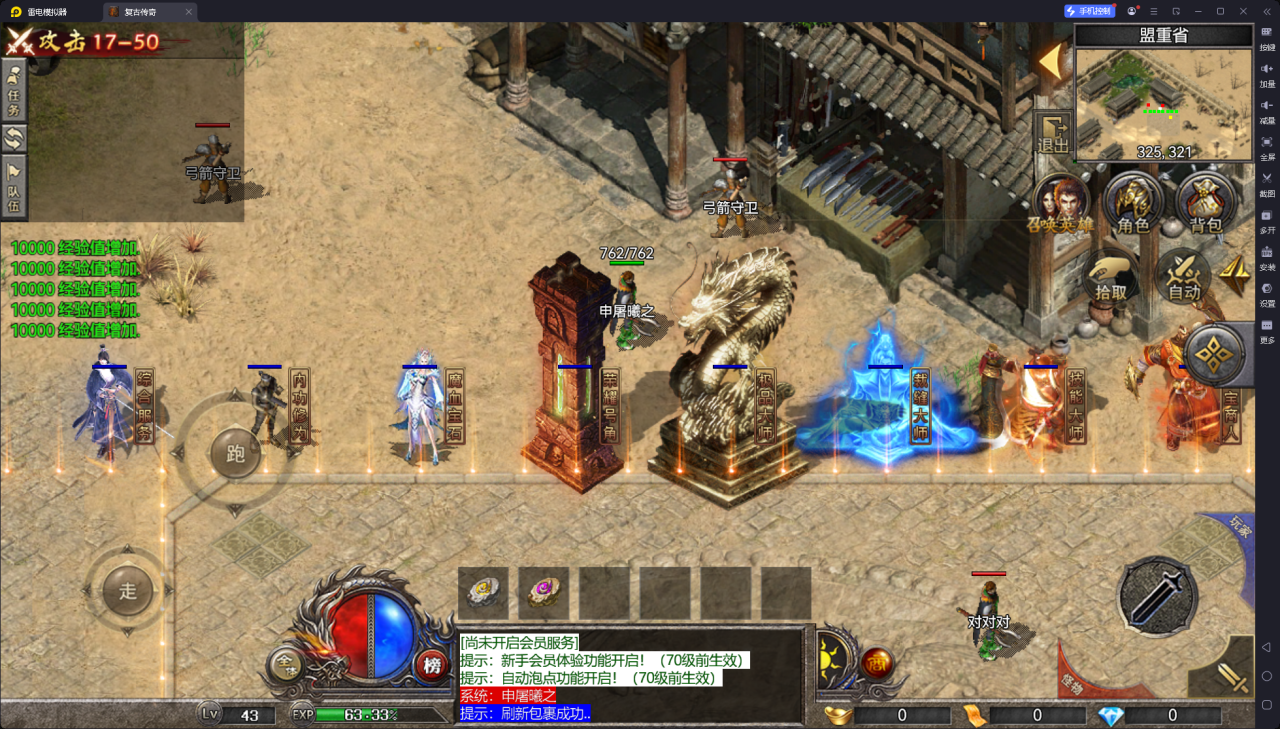Select the purple-swirl stone hotbar slot

pyautogui.click(x=544, y=592)
